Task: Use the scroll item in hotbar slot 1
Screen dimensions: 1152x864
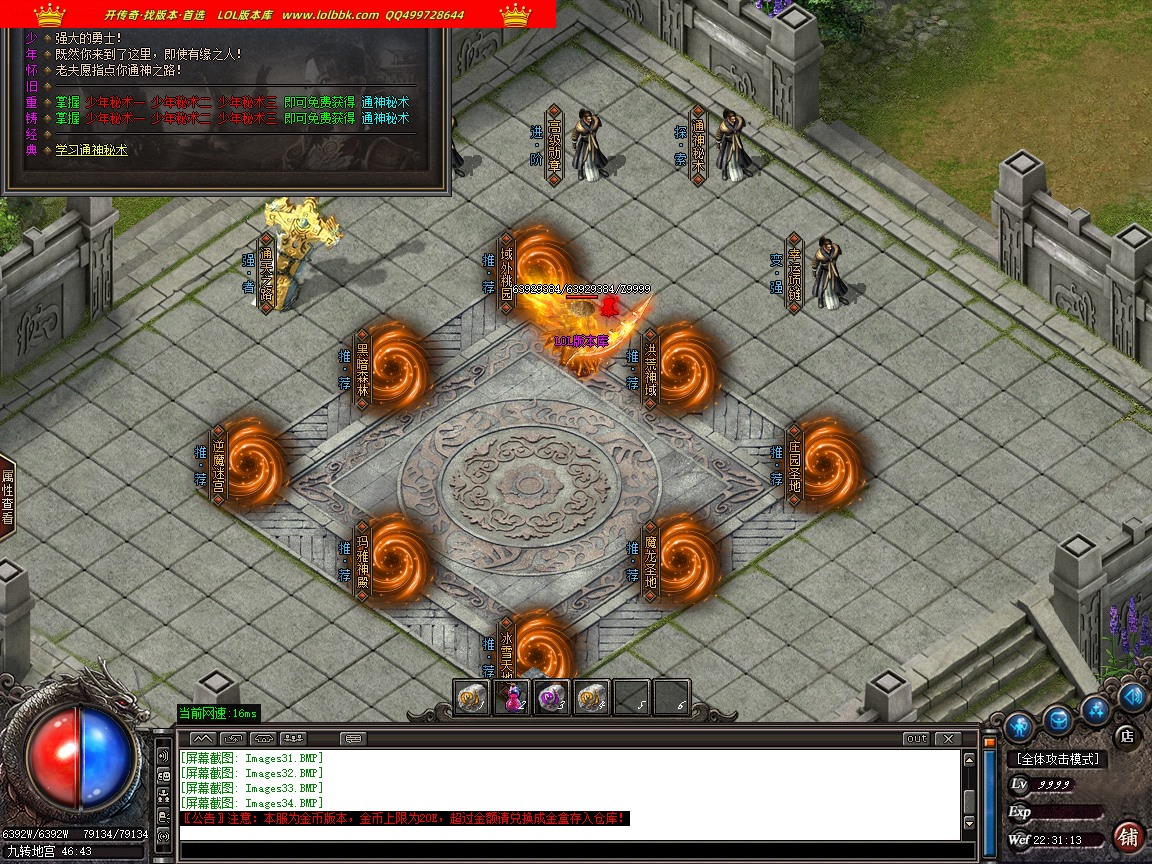Action: [473, 698]
